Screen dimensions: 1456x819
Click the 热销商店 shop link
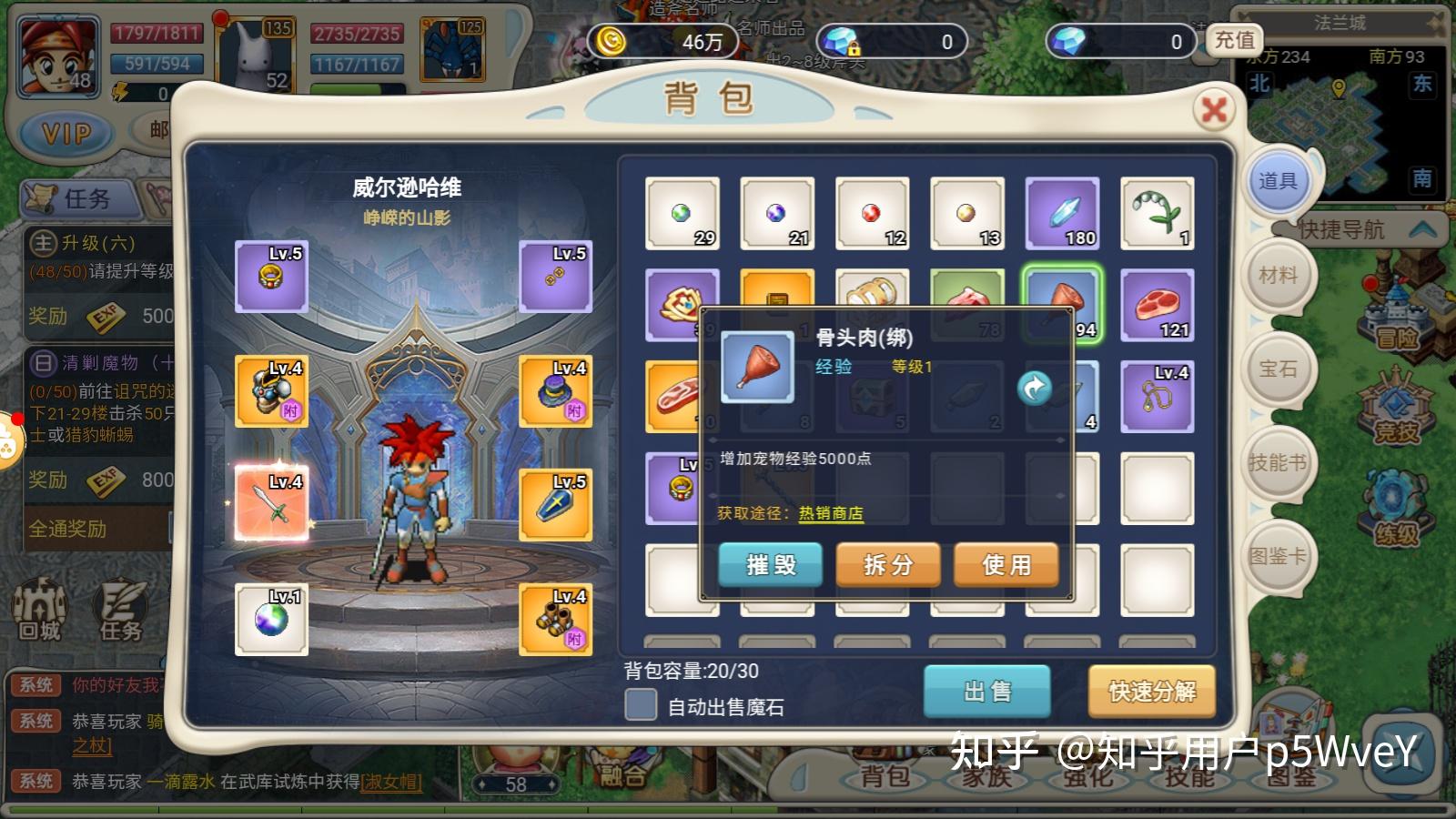[831, 513]
